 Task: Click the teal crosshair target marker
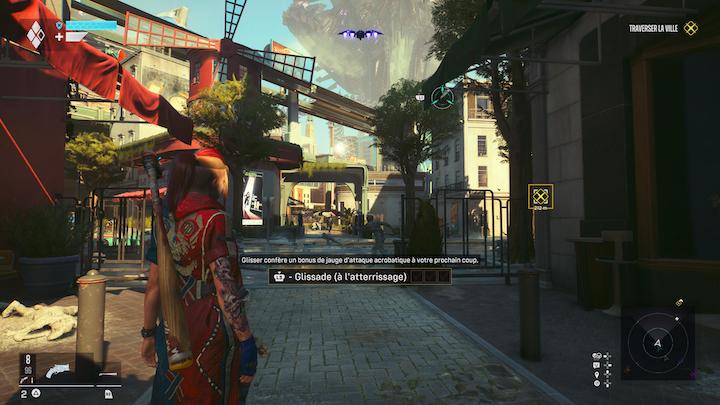[442, 97]
